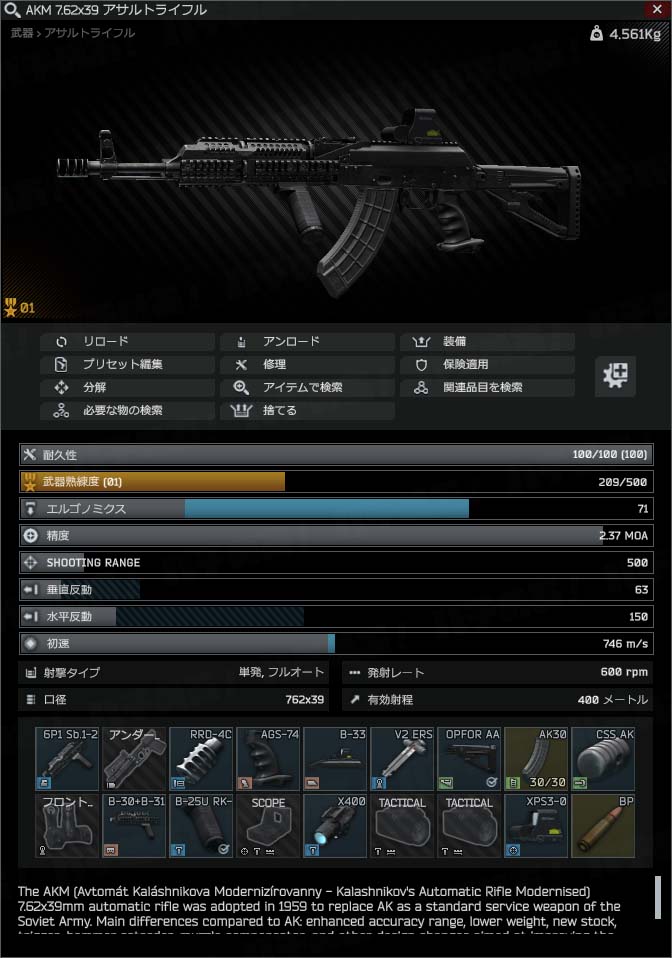The width and height of the screenshot is (672, 958).
Task: Select the AK30 magazine slot
Action: (536, 758)
